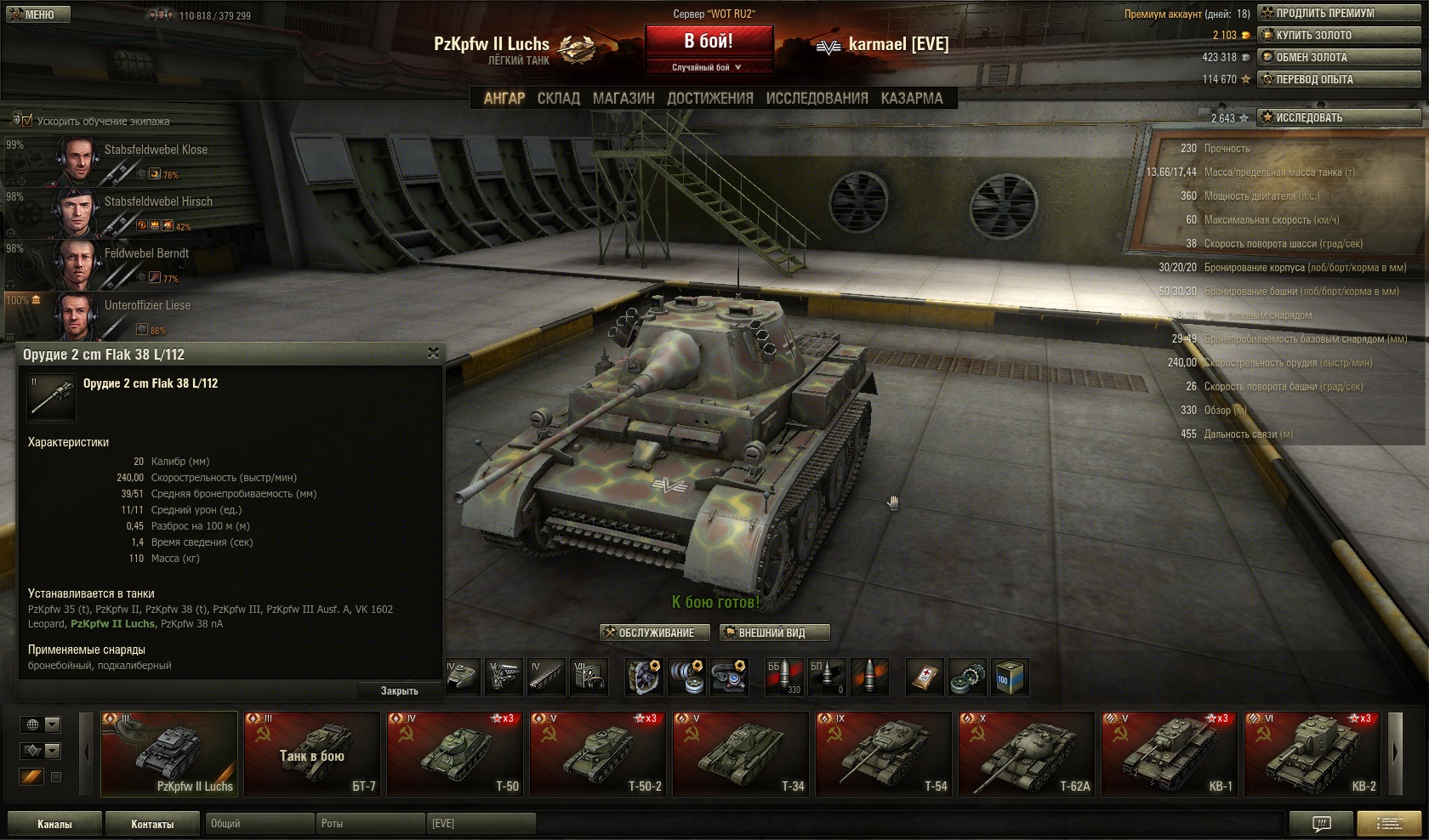This screenshot has height=840, width=1429.
Task: Expand the "Случайный бой" battle type dropdown
Action: [708, 67]
